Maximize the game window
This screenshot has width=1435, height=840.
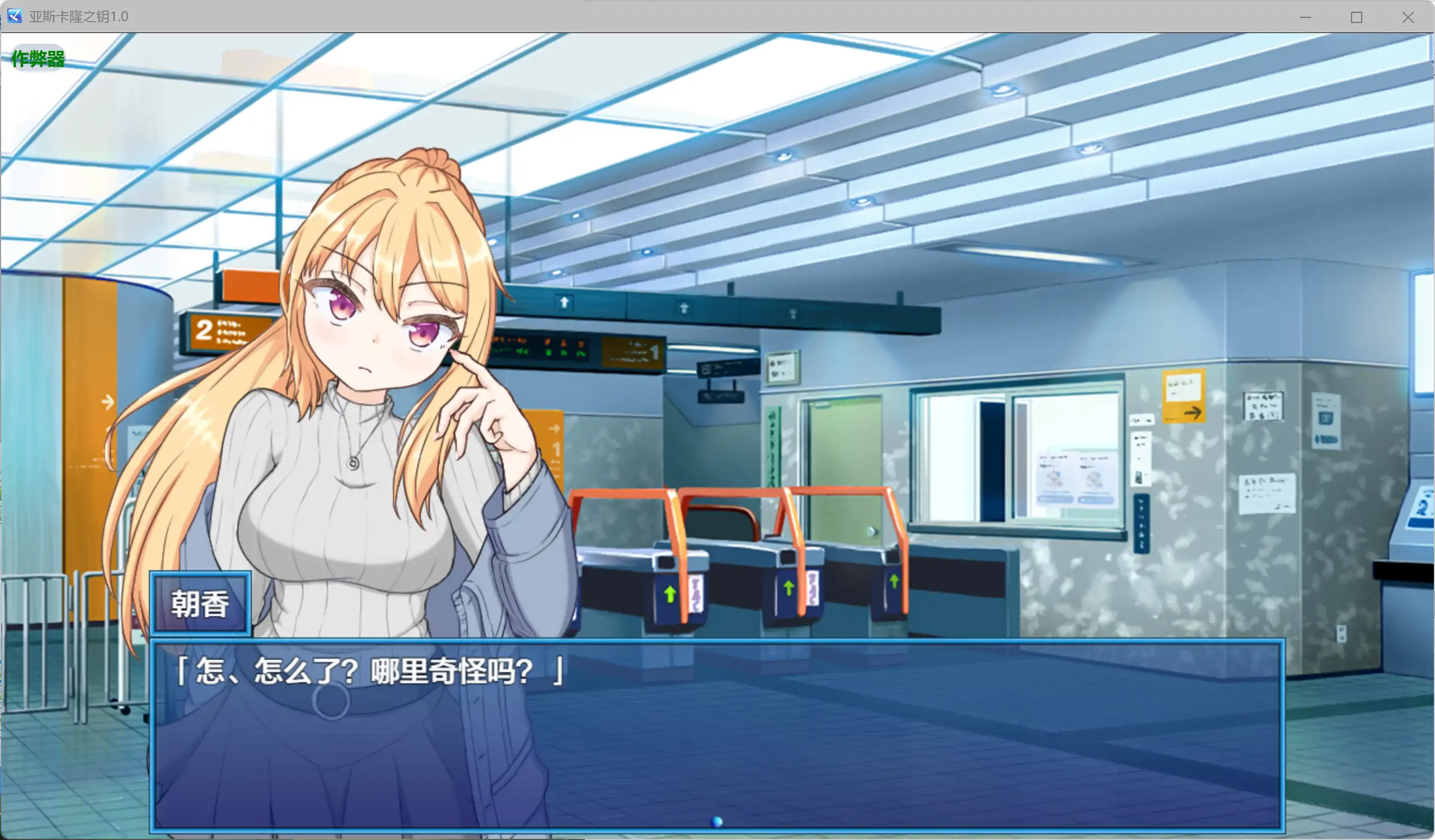tap(1356, 17)
